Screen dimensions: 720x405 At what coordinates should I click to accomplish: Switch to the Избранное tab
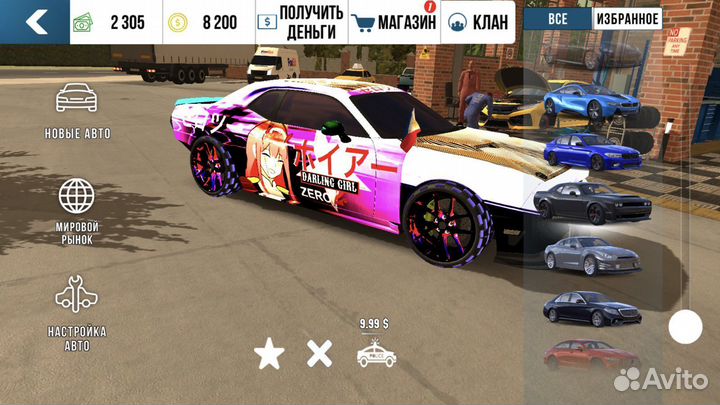pyautogui.click(x=628, y=19)
